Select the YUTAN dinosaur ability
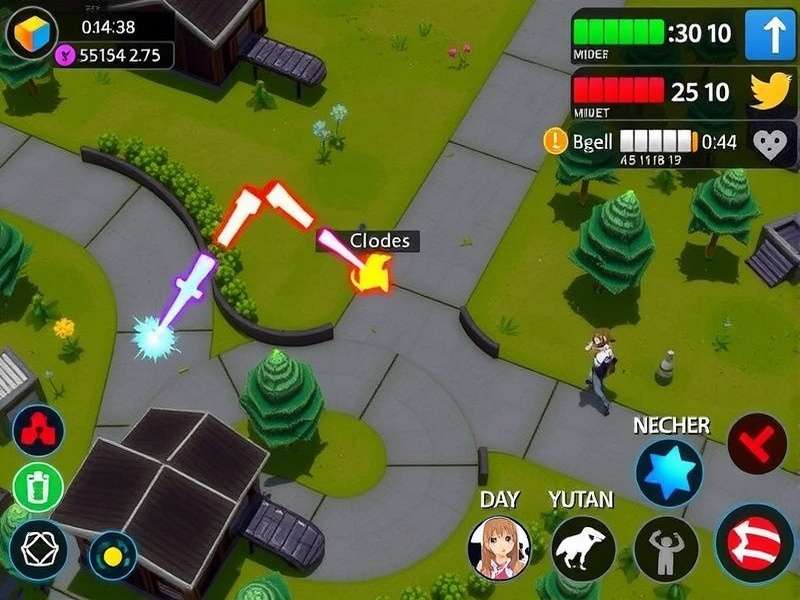 click(x=583, y=548)
